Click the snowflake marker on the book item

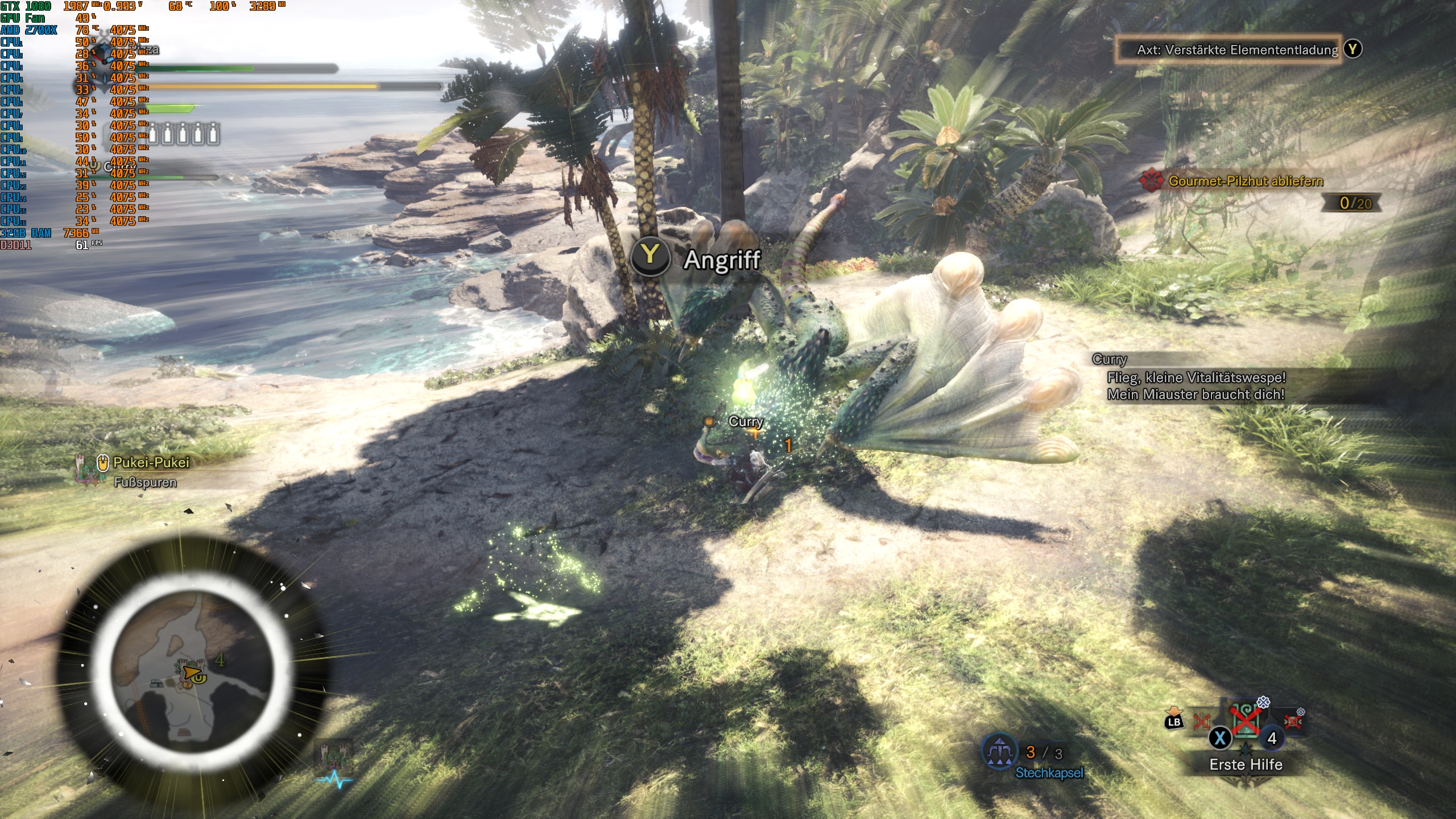click(x=1263, y=702)
